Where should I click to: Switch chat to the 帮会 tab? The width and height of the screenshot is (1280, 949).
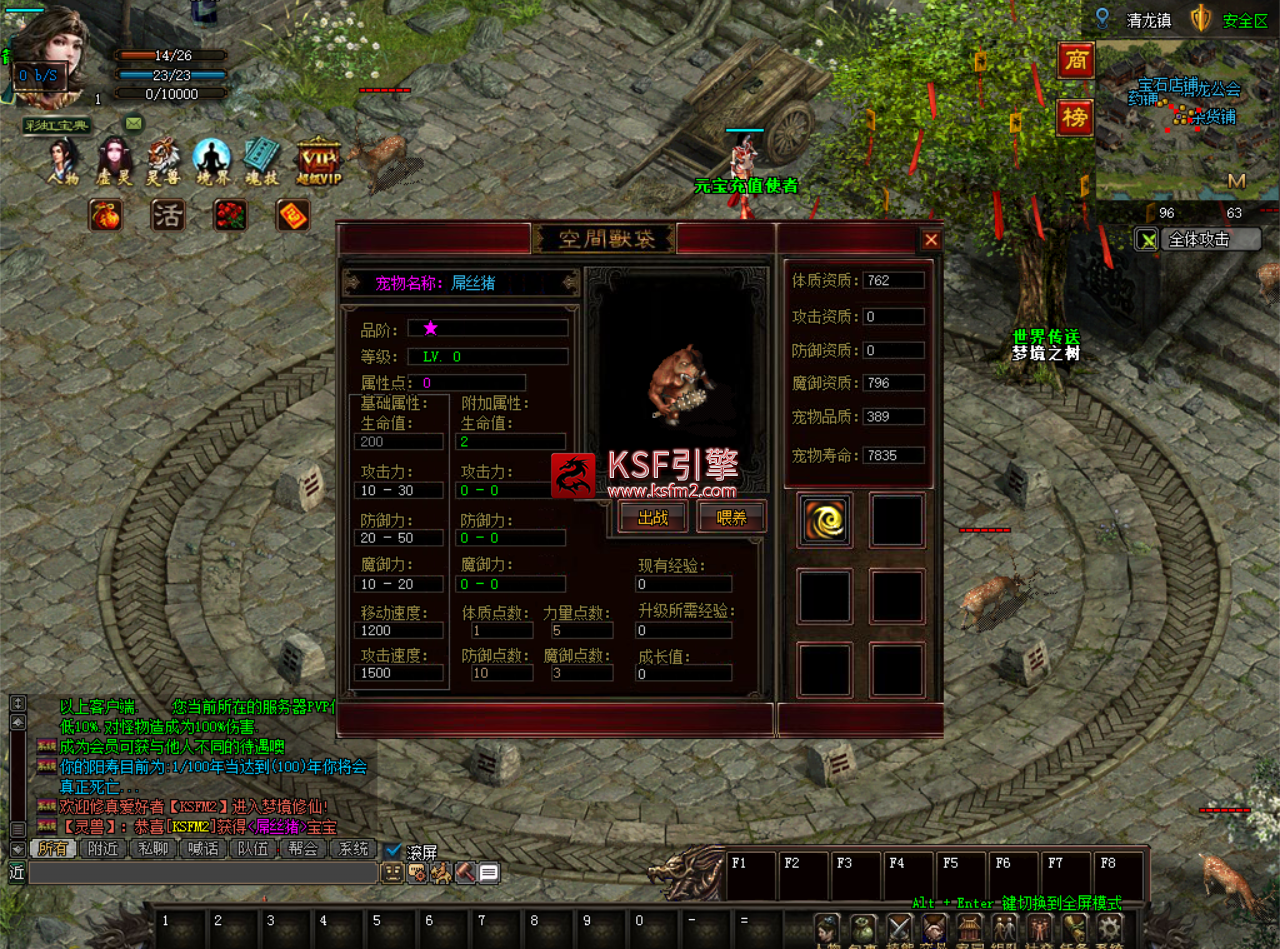tap(303, 849)
